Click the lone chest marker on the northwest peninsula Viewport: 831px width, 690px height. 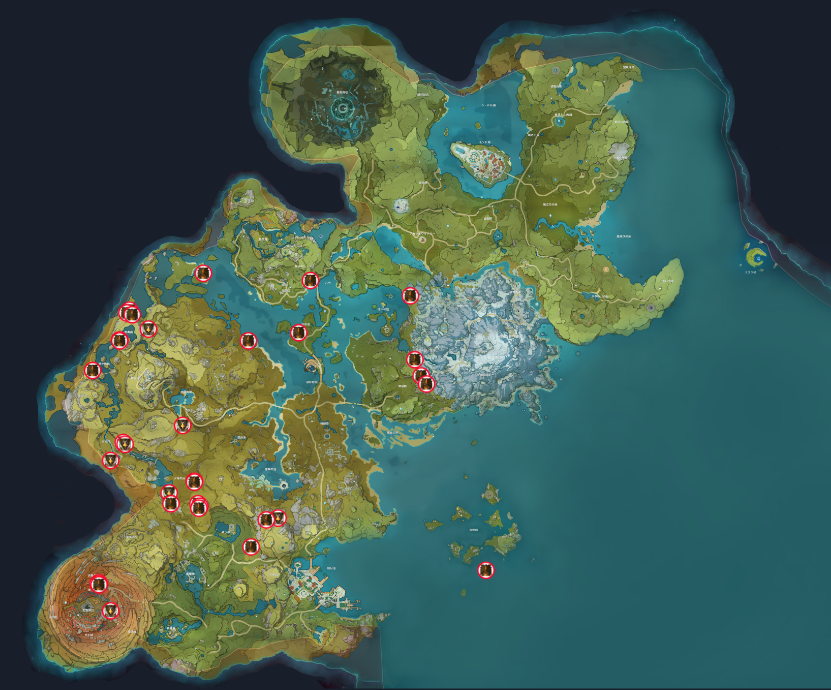202,274
